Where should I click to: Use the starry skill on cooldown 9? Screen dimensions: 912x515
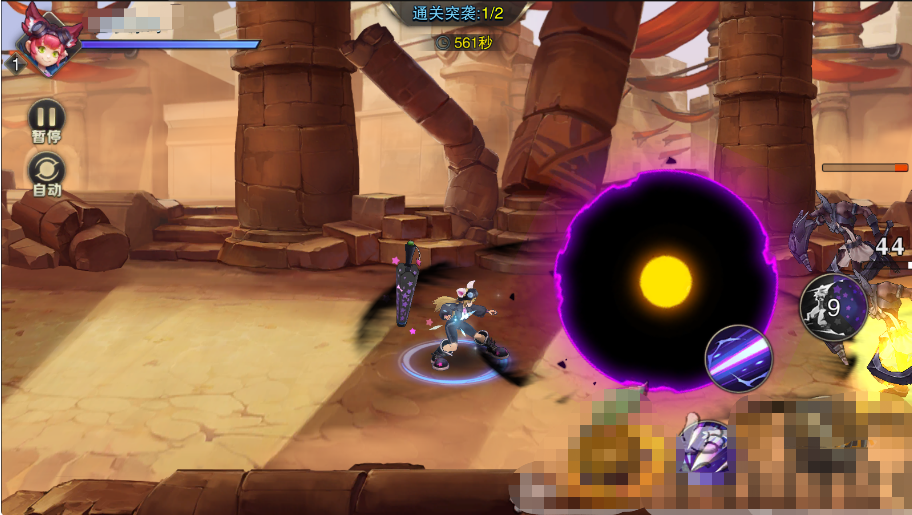point(833,307)
